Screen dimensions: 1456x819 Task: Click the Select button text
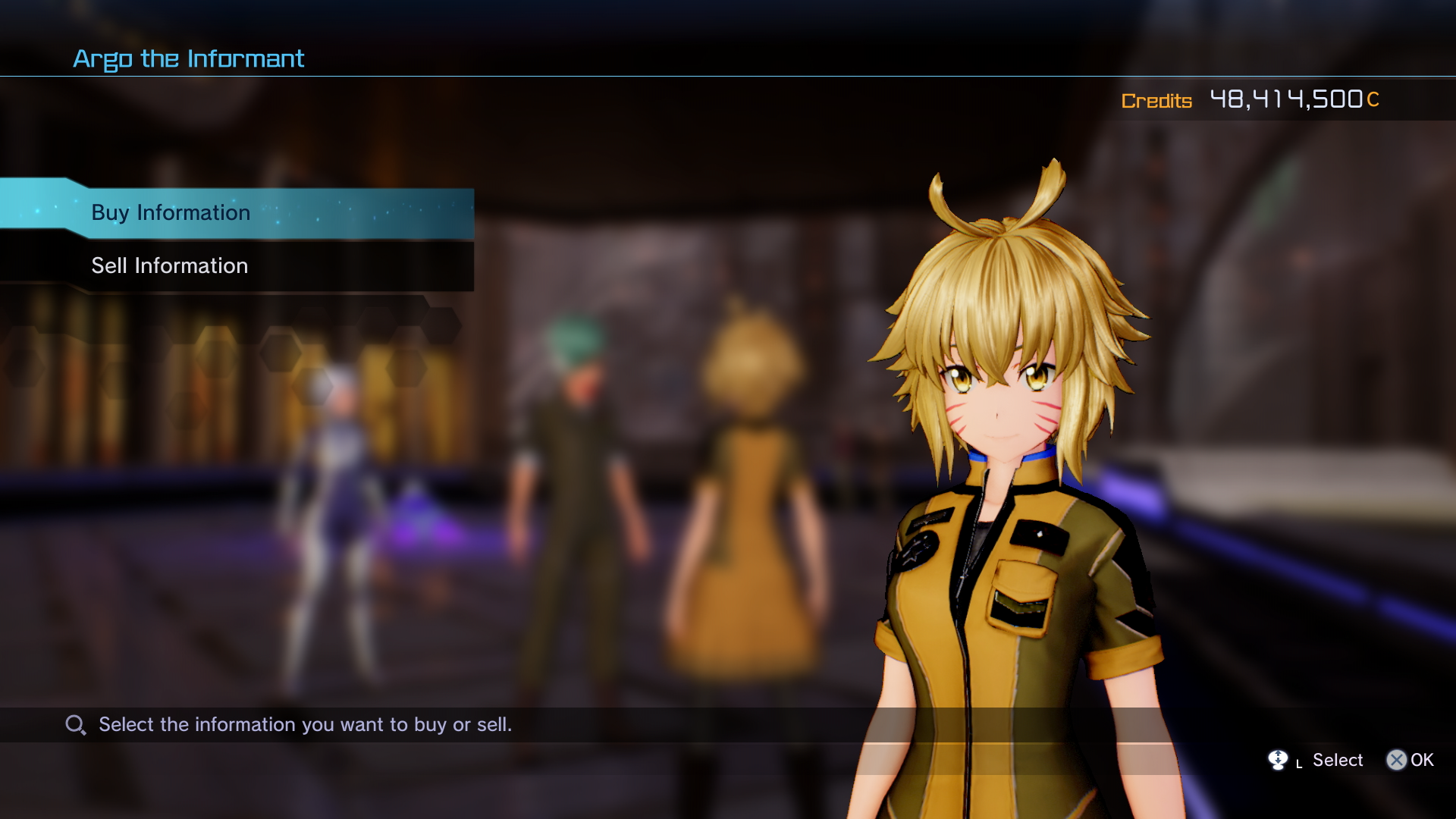(1337, 760)
